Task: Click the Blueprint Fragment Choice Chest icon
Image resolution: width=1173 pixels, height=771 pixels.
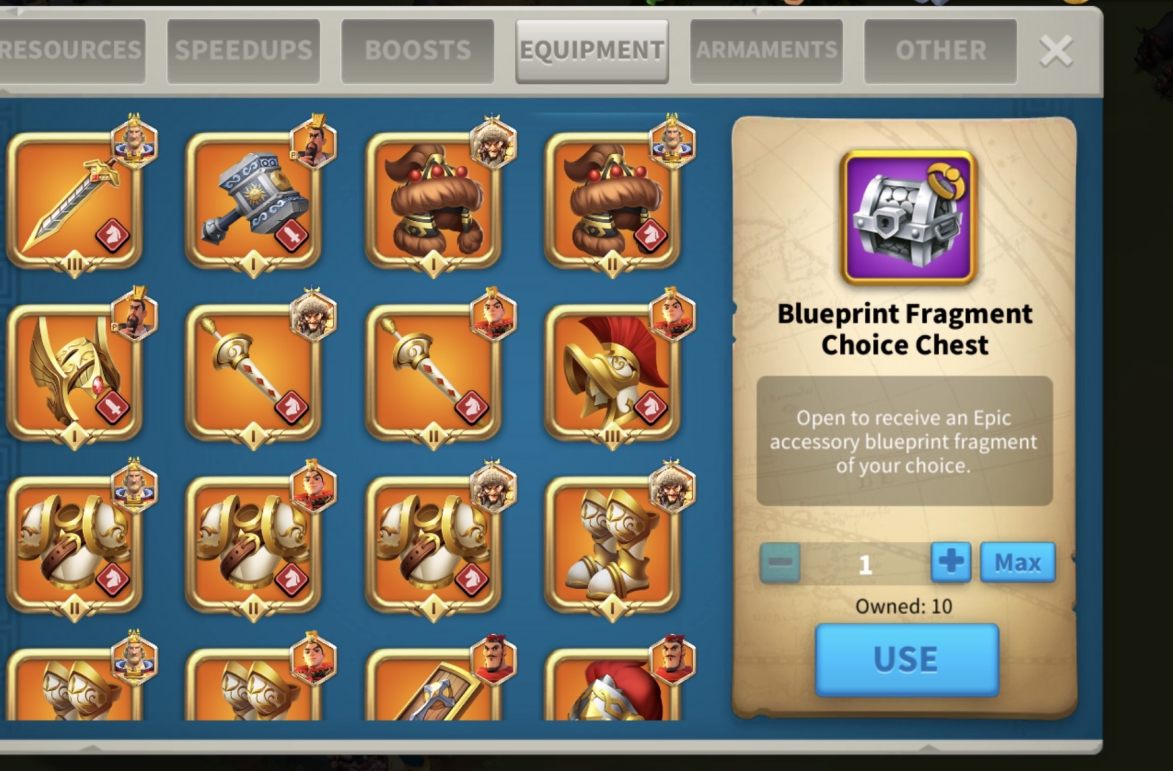Action: click(907, 218)
